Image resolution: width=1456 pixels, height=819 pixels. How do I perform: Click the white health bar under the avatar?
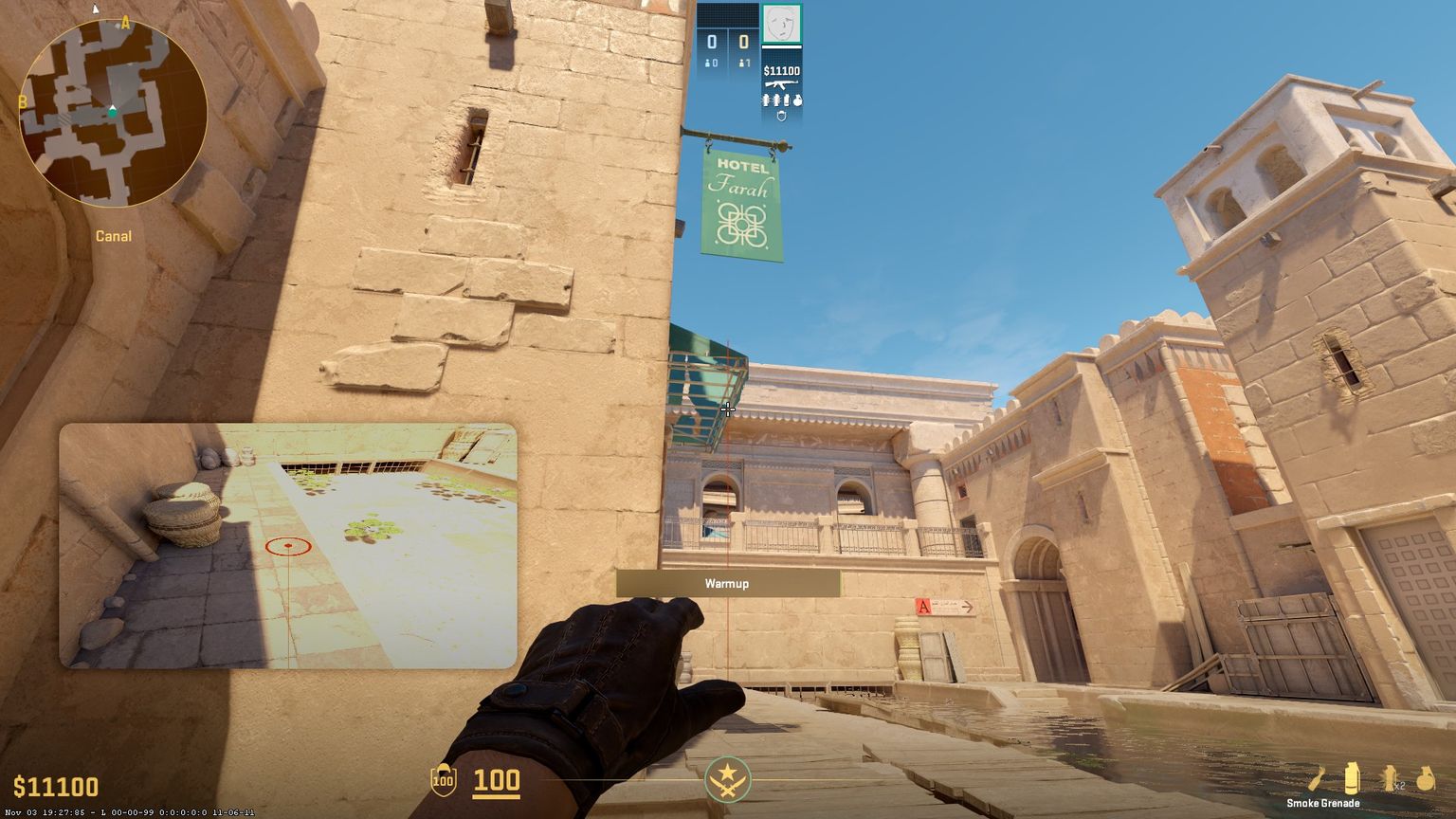click(782, 47)
